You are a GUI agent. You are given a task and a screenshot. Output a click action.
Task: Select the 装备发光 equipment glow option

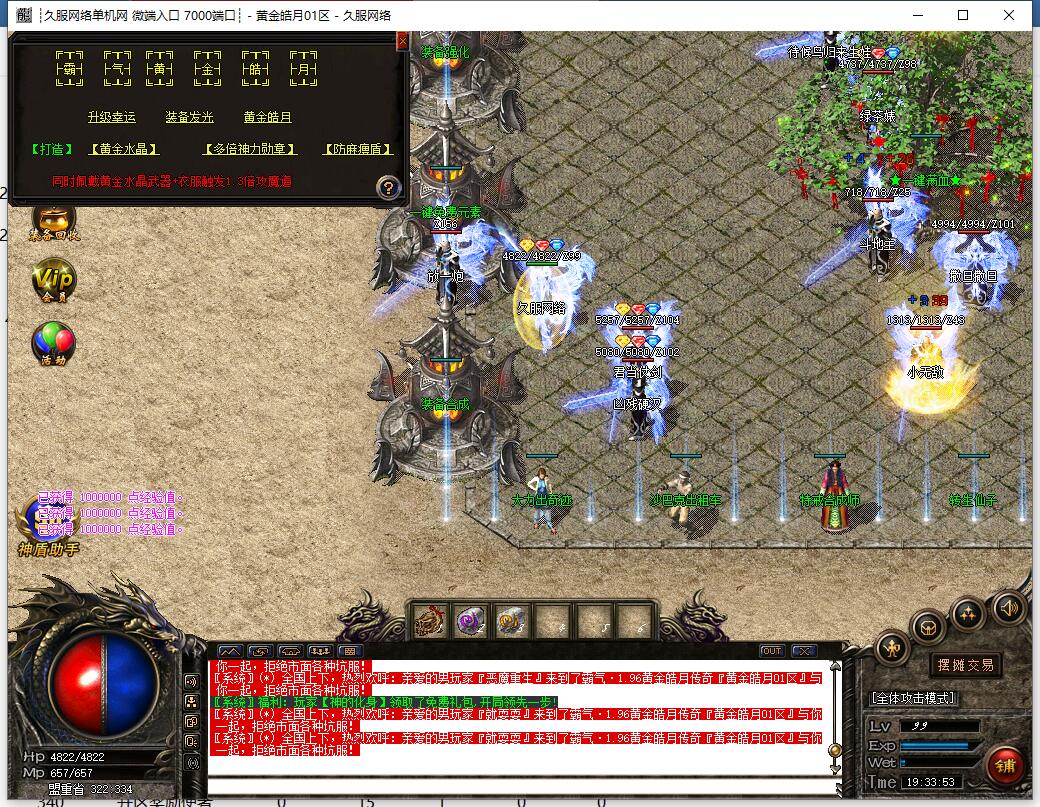189,117
